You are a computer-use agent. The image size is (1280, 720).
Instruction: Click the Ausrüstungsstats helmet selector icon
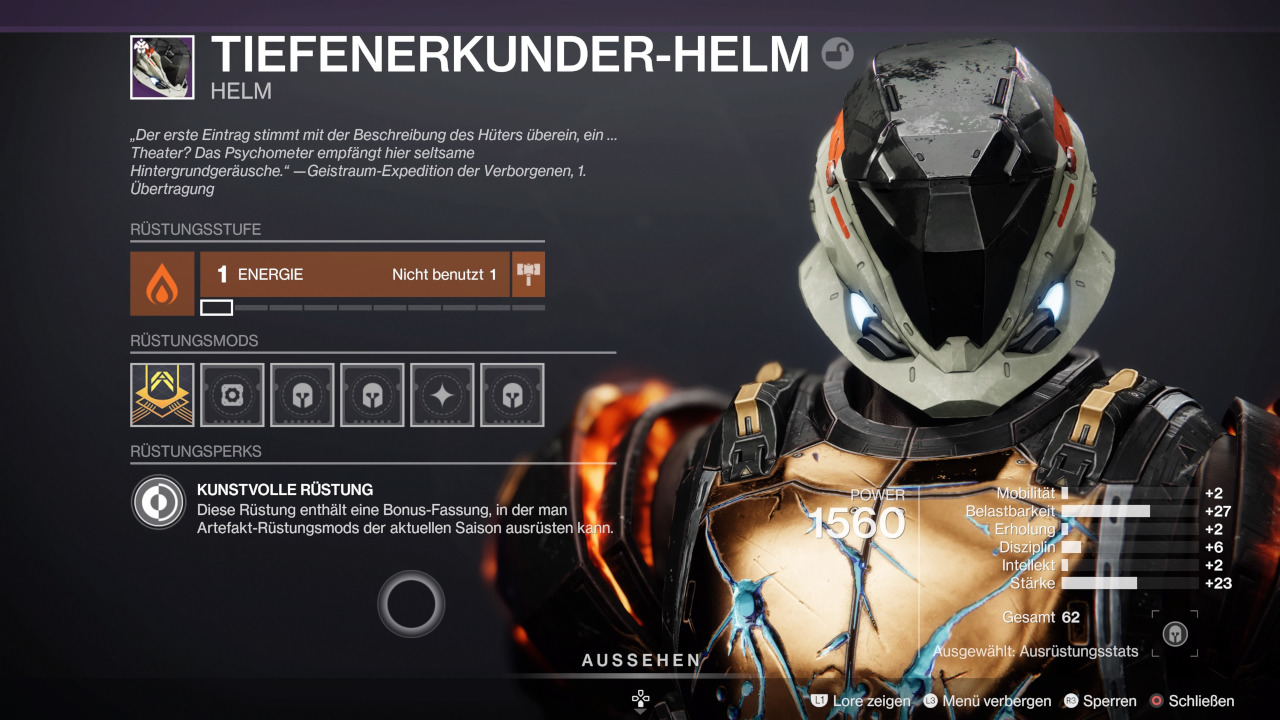tap(1175, 634)
